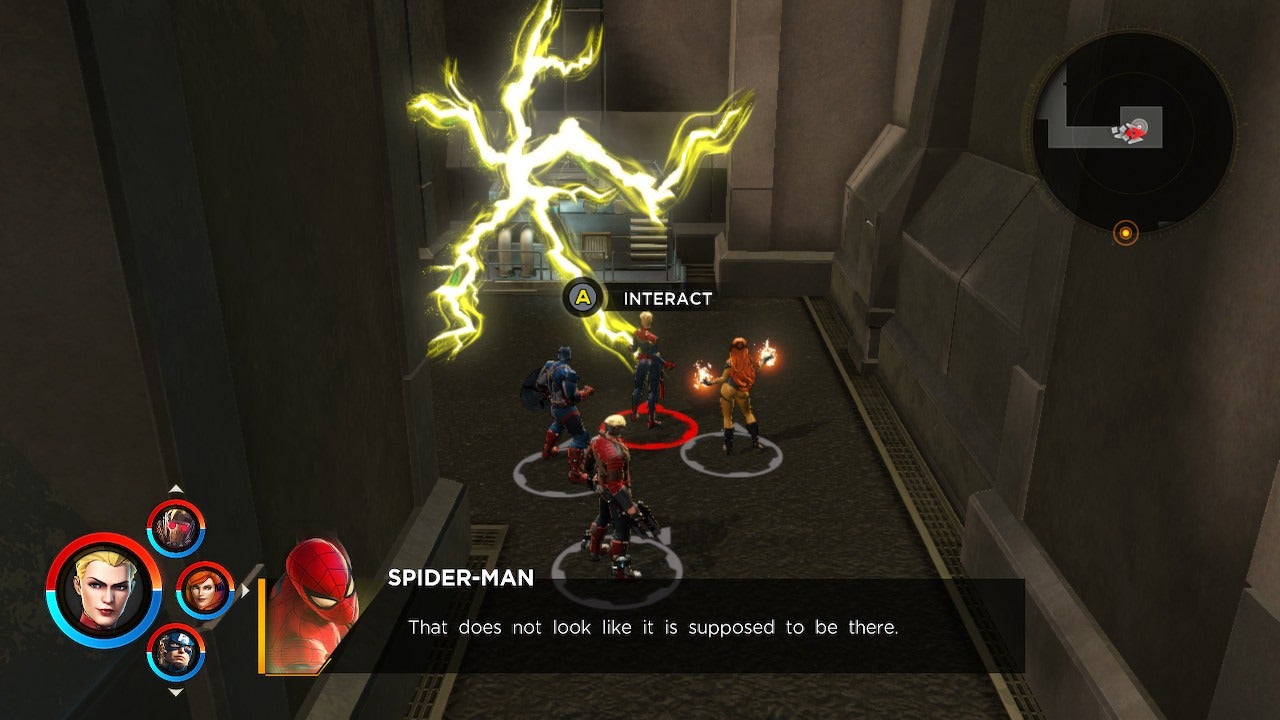Click the INTERACT text label
Viewport: 1280px width, 720px height.
coord(666,297)
